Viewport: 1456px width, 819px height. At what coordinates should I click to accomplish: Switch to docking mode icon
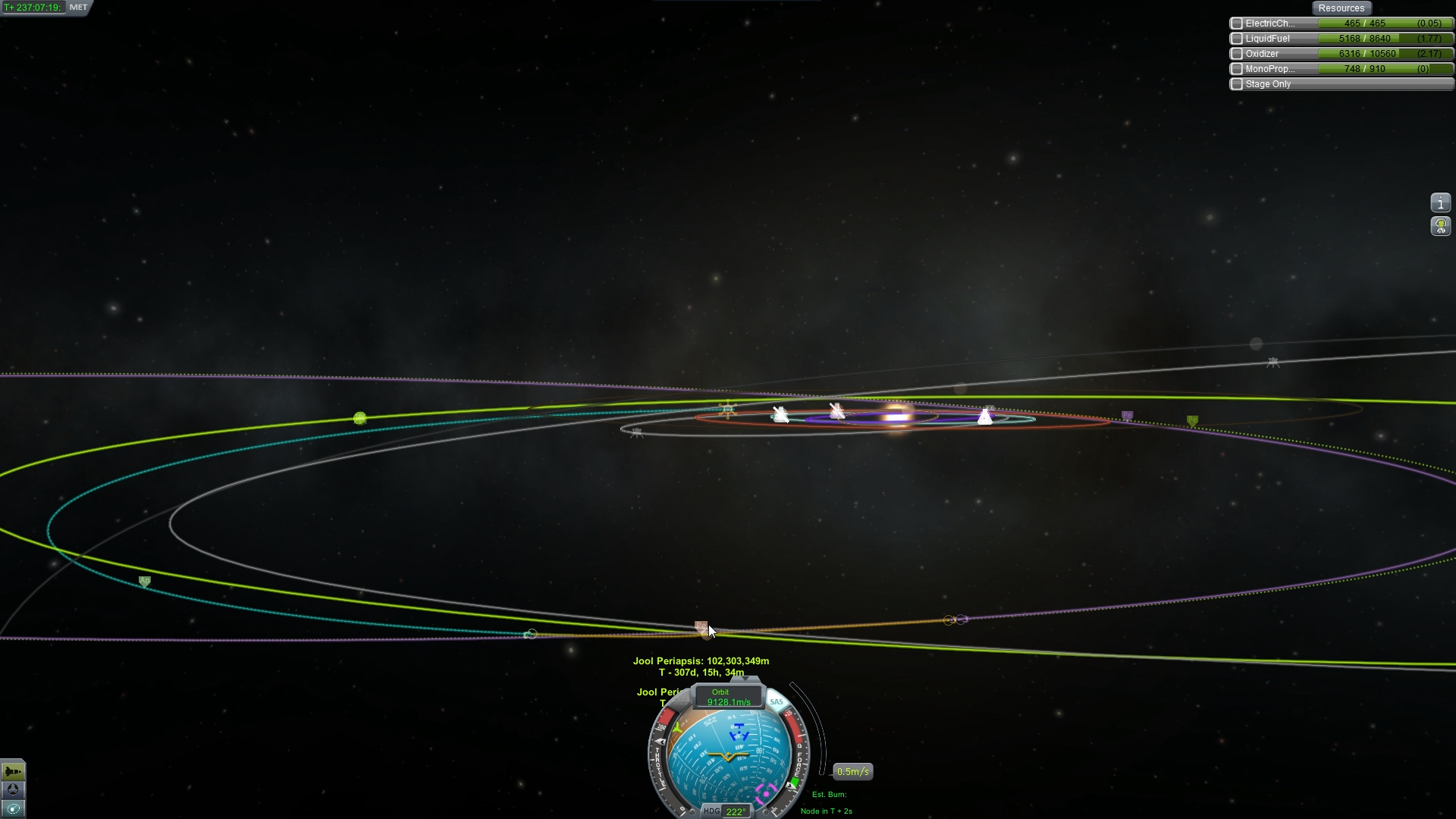pos(13,789)
